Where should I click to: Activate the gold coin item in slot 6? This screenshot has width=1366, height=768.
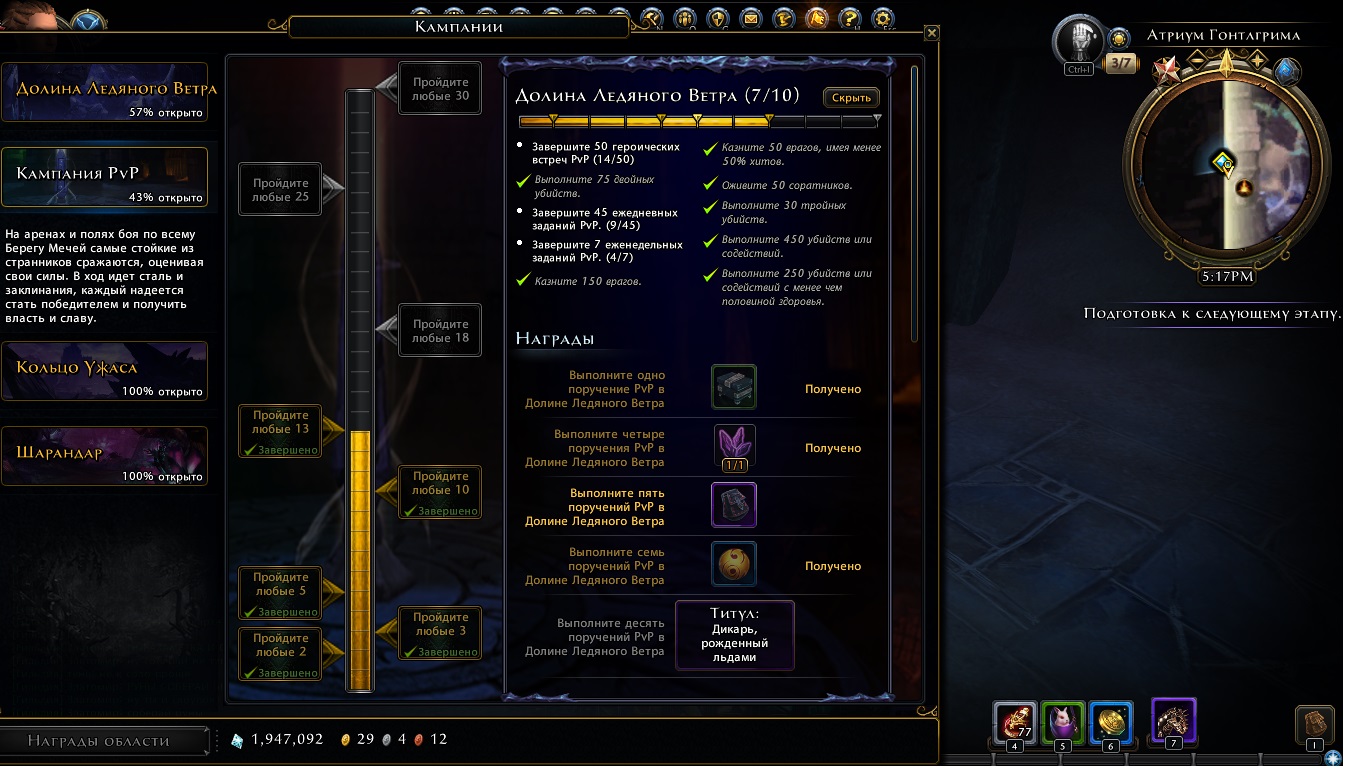pos(1111,721)
